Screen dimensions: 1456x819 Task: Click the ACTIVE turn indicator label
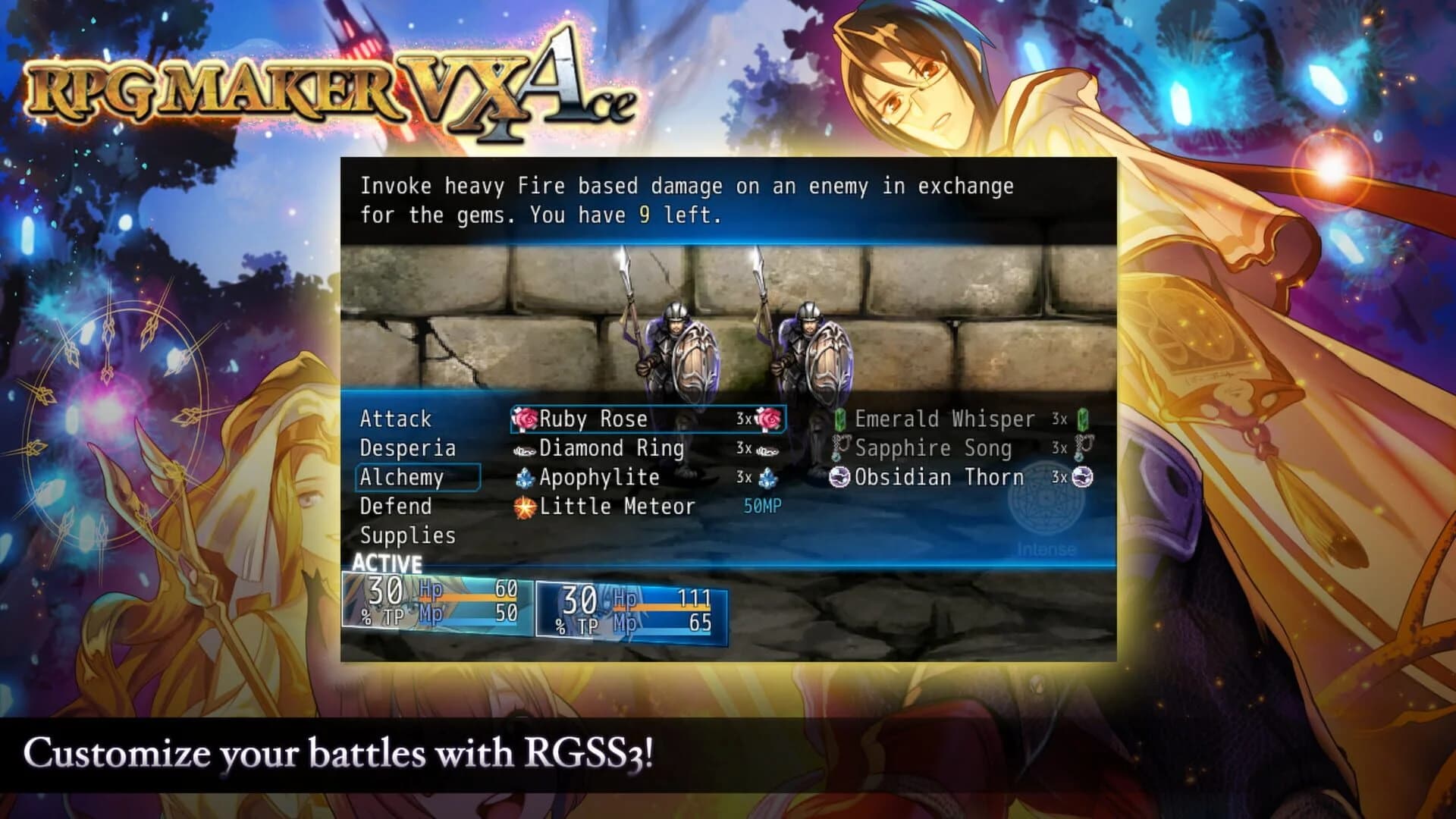[x=385, y=563]
